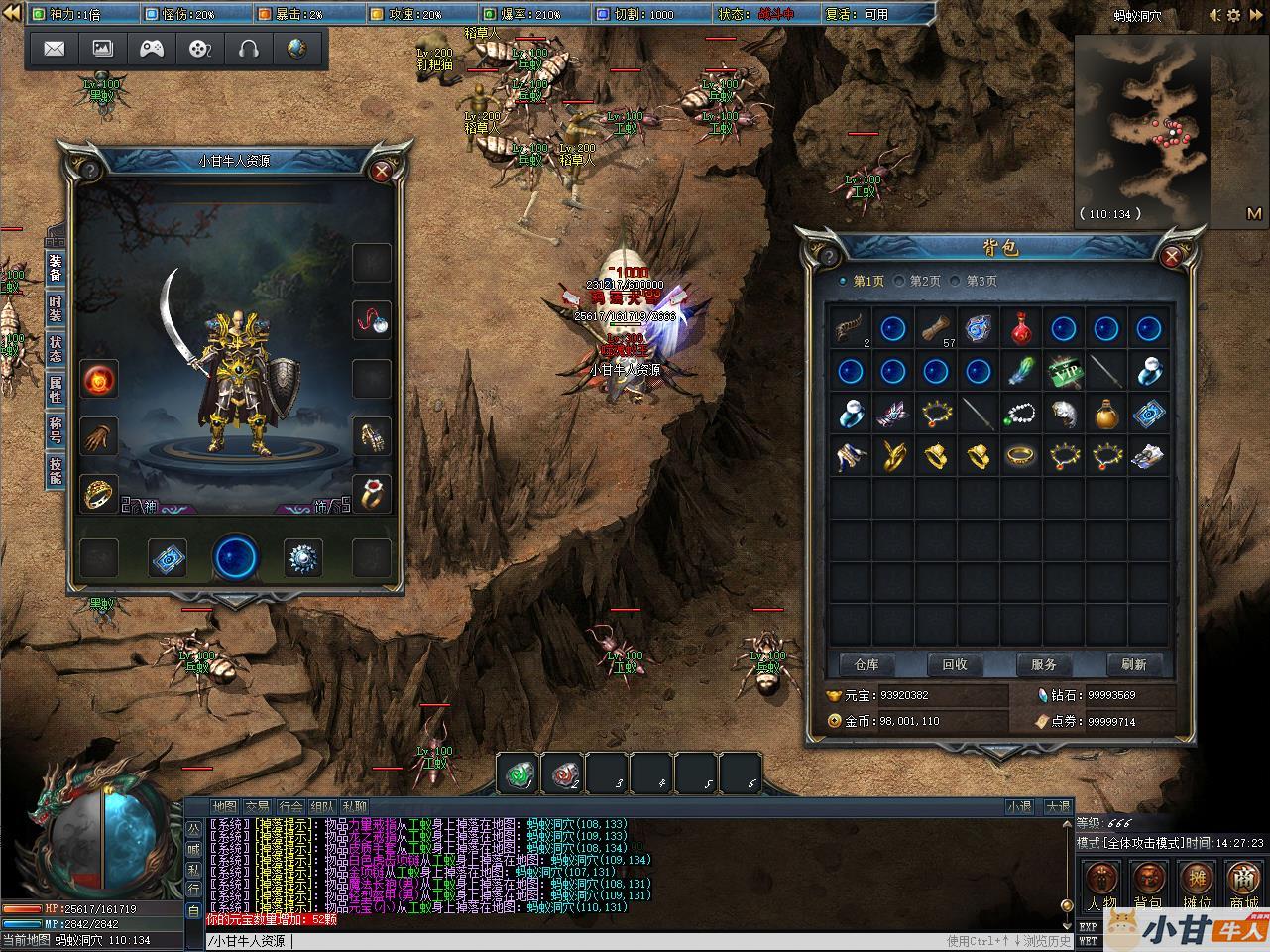This screenshot has width=1270, height=952.
Task: Show the 技能 skills tab
Action: click(56, 470)
